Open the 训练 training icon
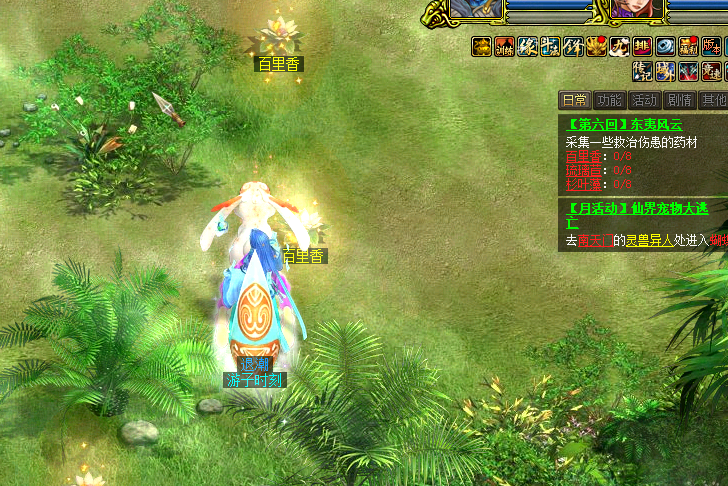Screen dimensions: 728x486 [x=504, y=46]
